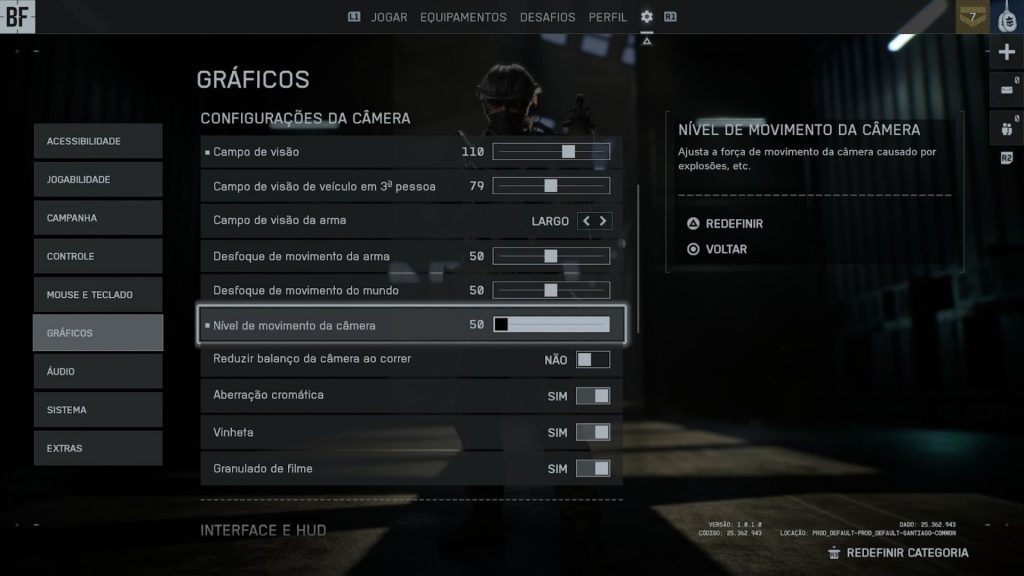This screenshot has width=1024, height=576.
Task: Open the Acessibilidade settings category
Action: click(97, 141)
